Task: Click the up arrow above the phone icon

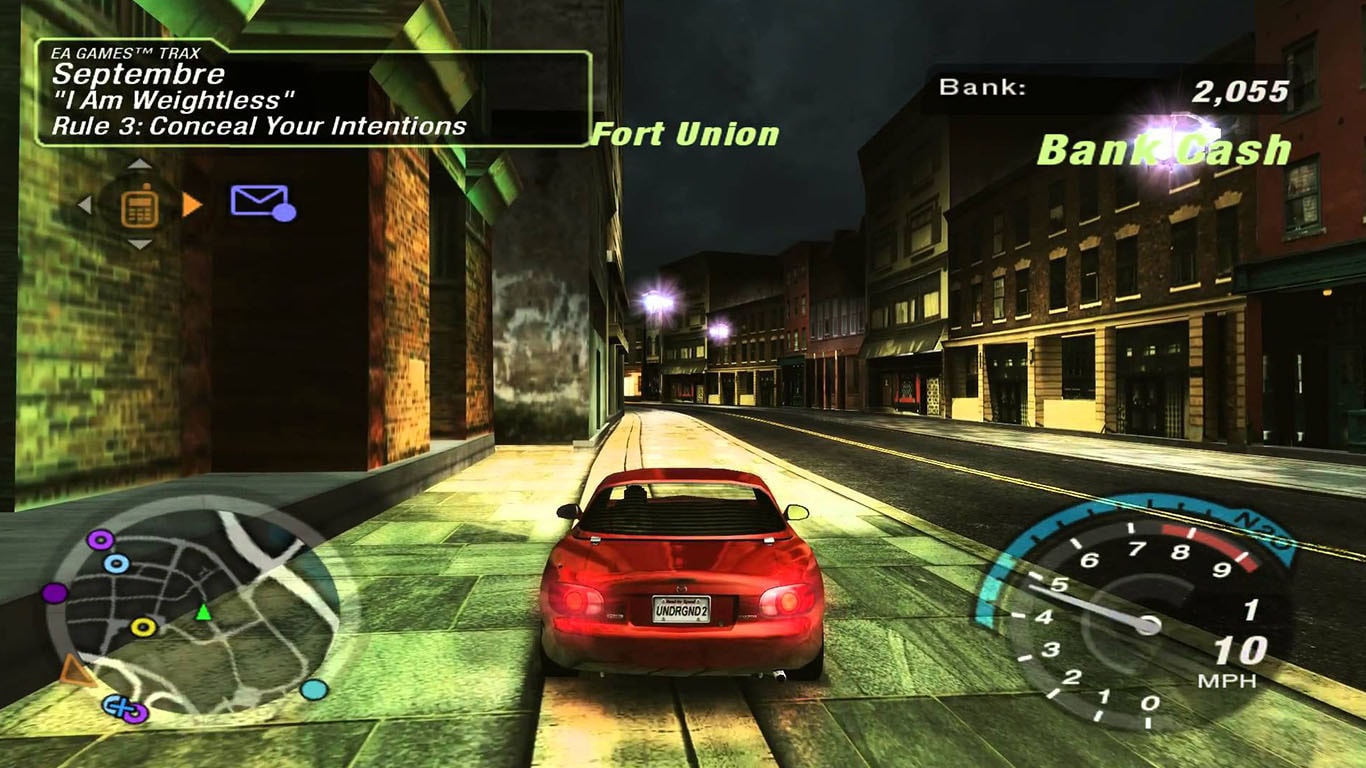Action: (x=139, y=164)
